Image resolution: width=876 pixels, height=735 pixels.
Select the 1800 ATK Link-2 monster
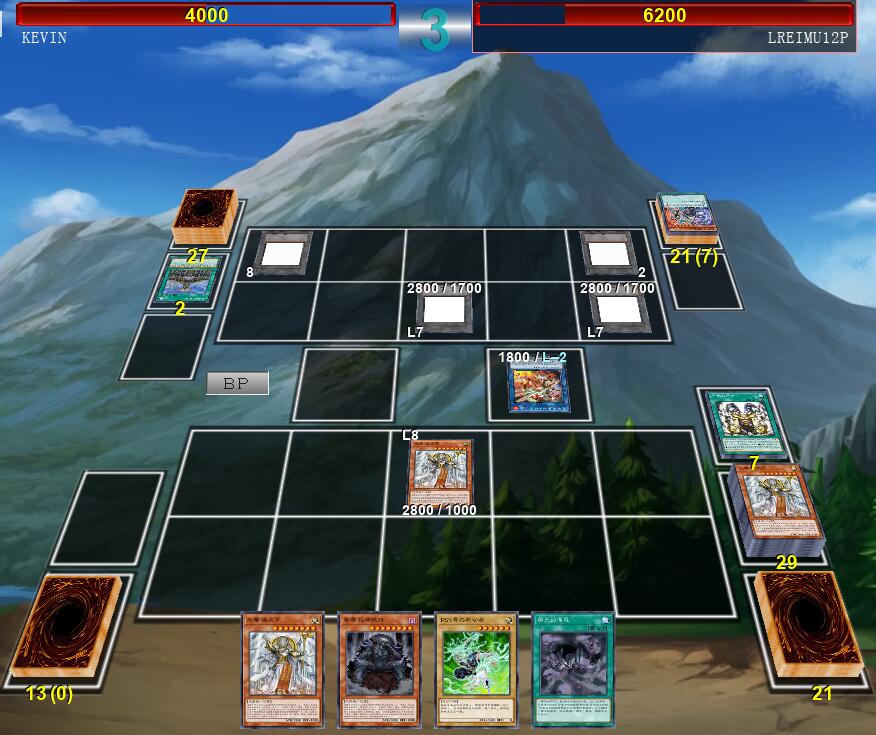click(539, 387)
